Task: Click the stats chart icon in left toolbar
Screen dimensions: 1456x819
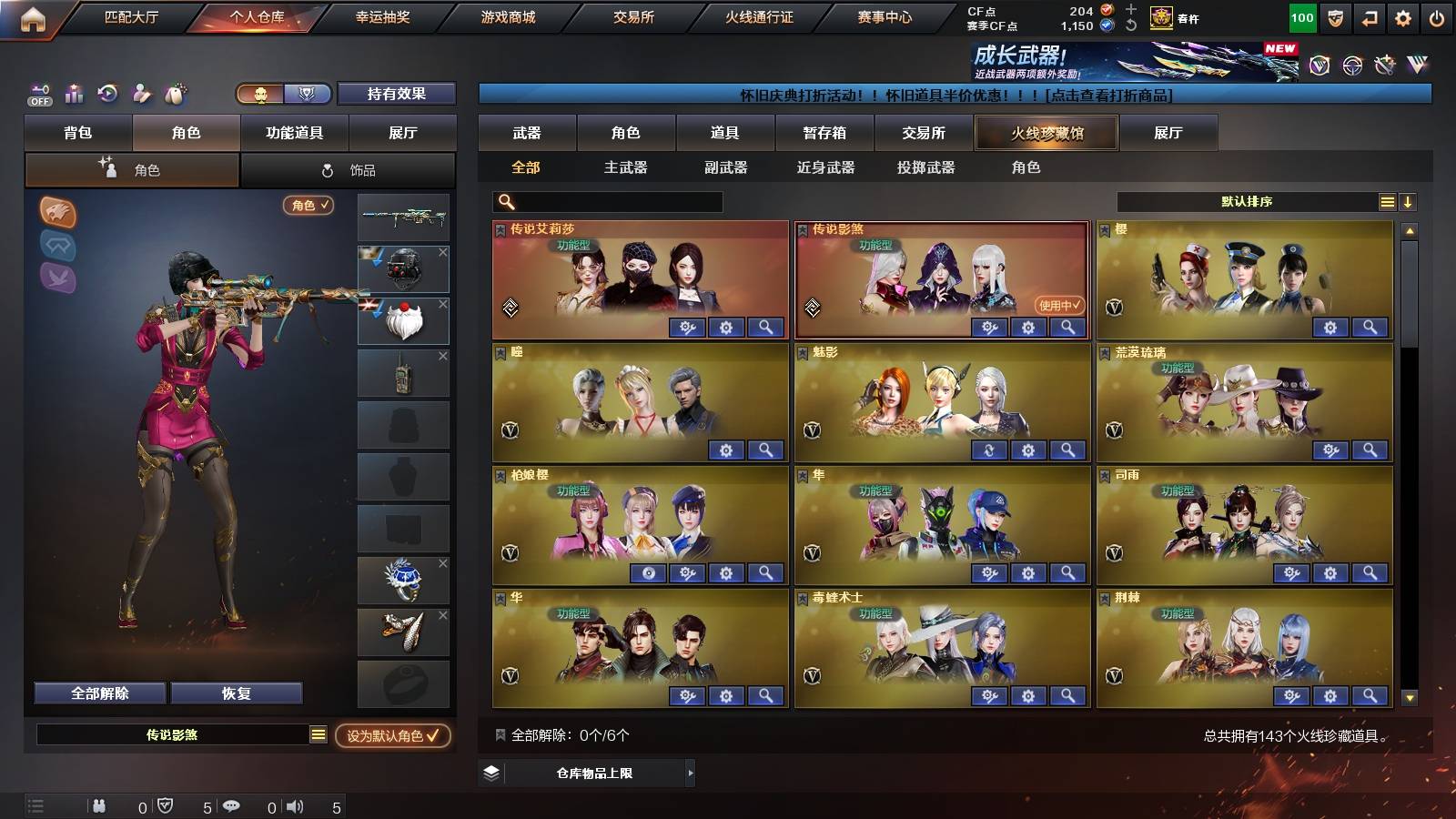Action: click(73, 94)
